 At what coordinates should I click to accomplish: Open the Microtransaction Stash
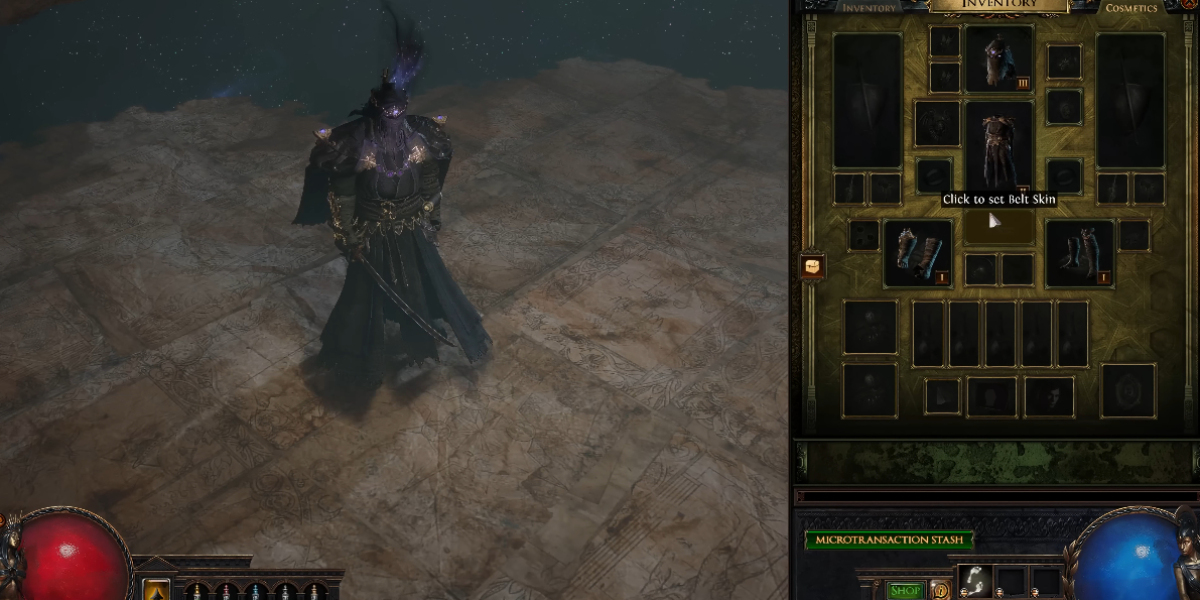889,541
